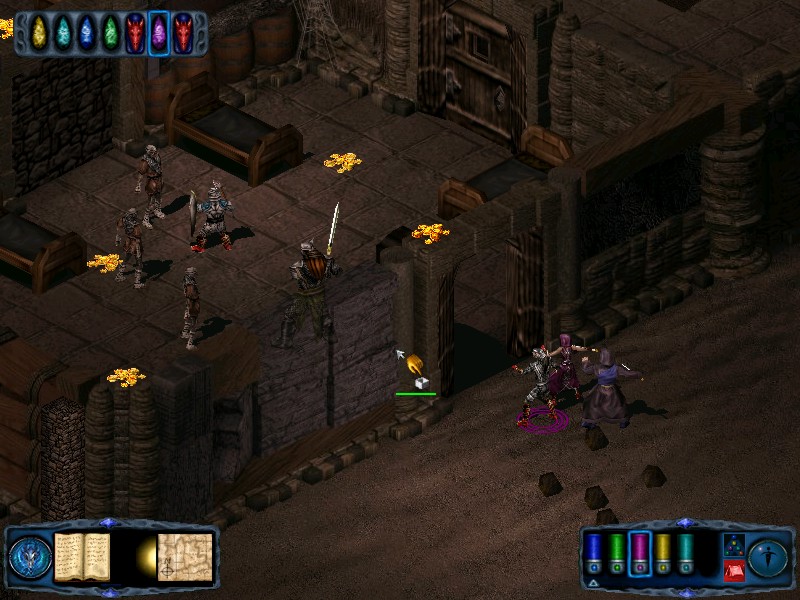Click the red tent camp button
This screenshot has height=600, width=800.
[x=733, y=570]
